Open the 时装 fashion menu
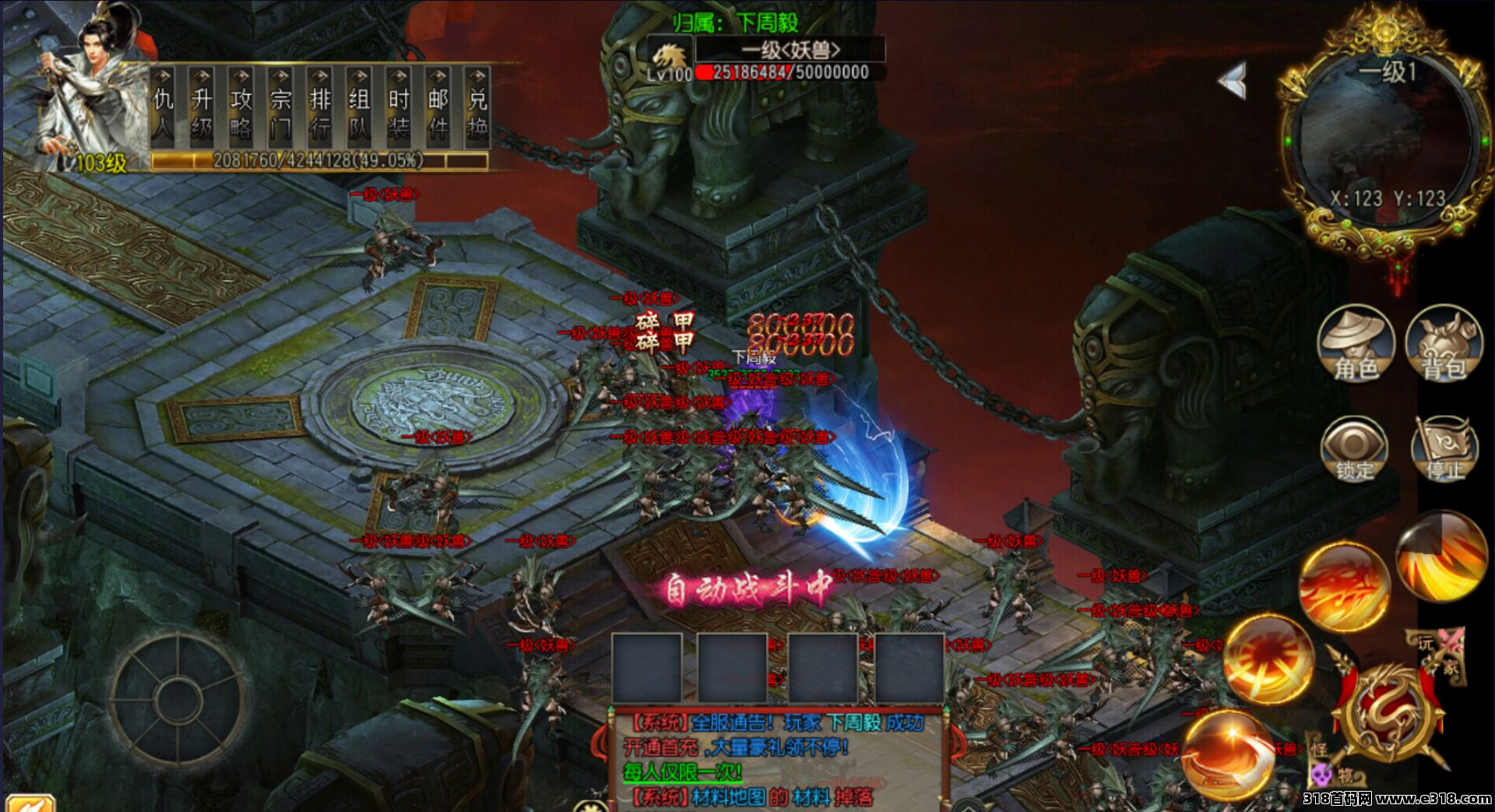Screen dimensions: 1495x812 point(399,109)
